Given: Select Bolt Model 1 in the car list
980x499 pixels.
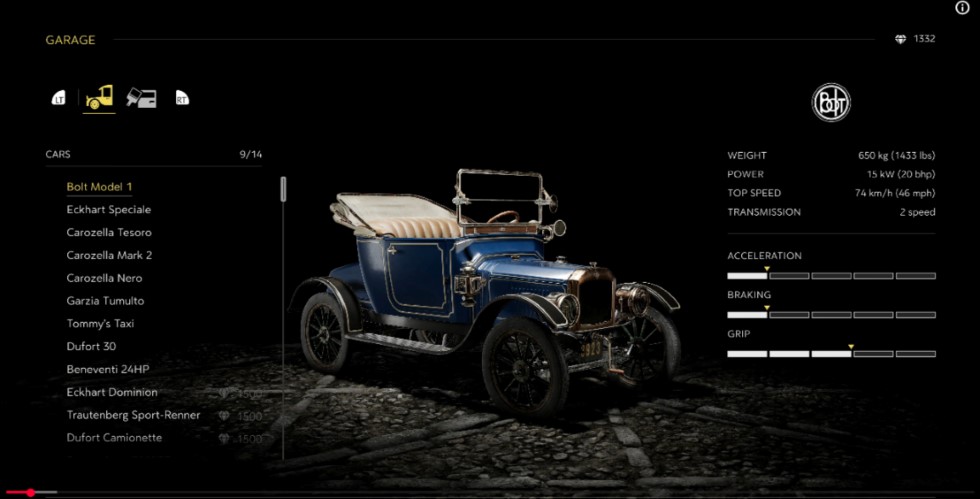Looking at the screenshot, I should click(99, 187).
